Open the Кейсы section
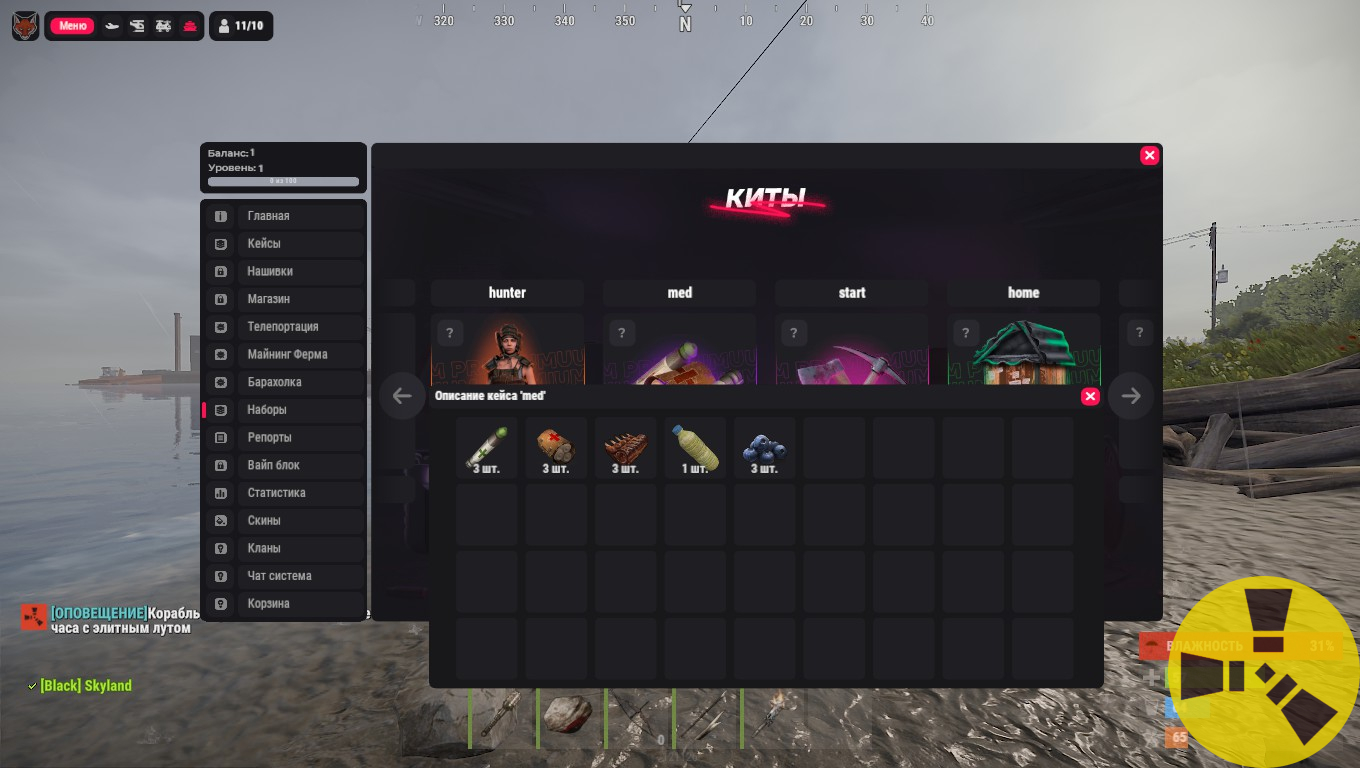The width and height of the screenshot is (1360, 768). pos(284,244)
